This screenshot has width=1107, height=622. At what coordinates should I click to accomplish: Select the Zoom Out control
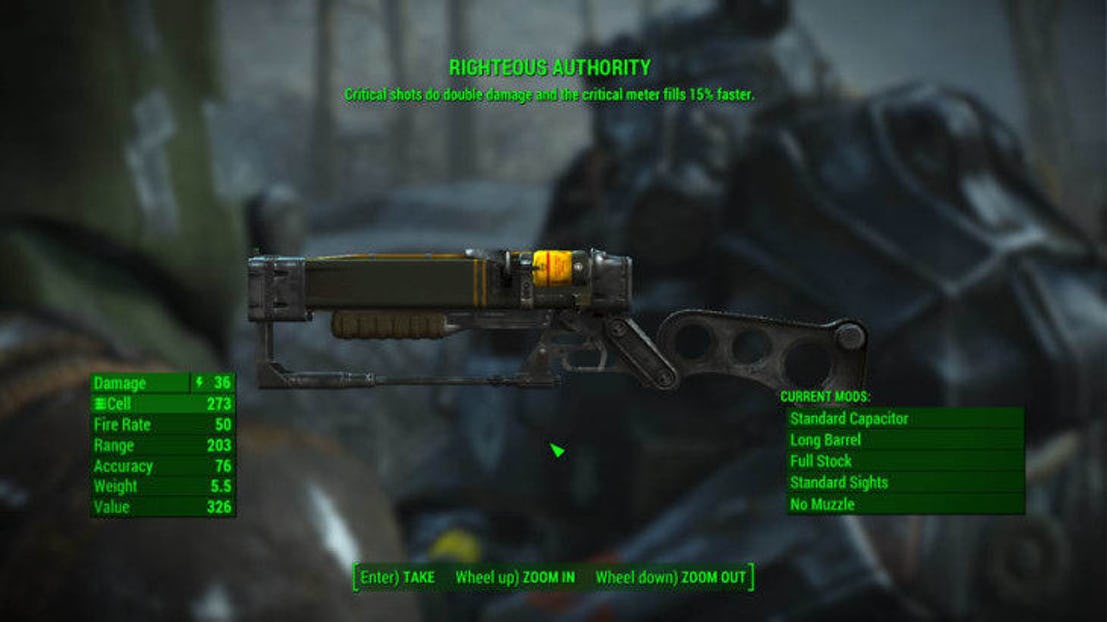point(671,578)
